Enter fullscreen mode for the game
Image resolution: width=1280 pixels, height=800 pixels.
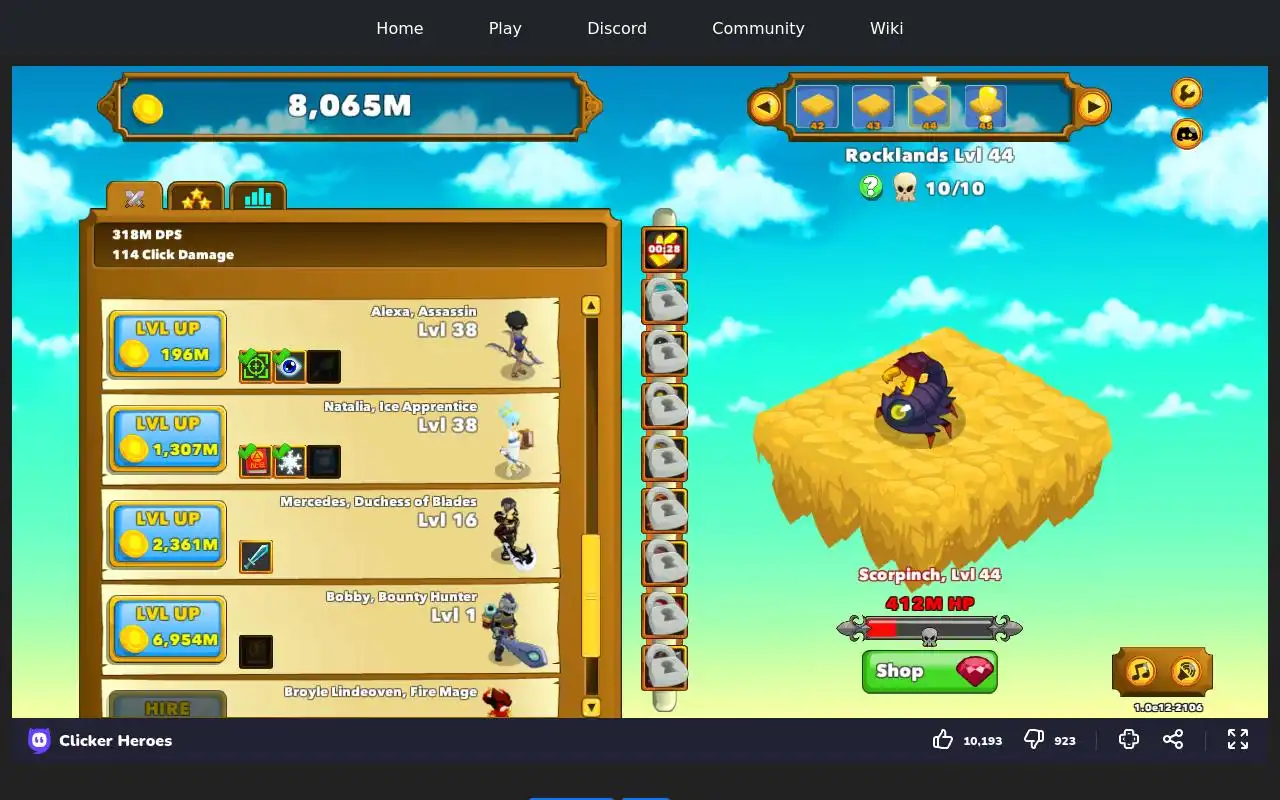(x=1238, y=740)
